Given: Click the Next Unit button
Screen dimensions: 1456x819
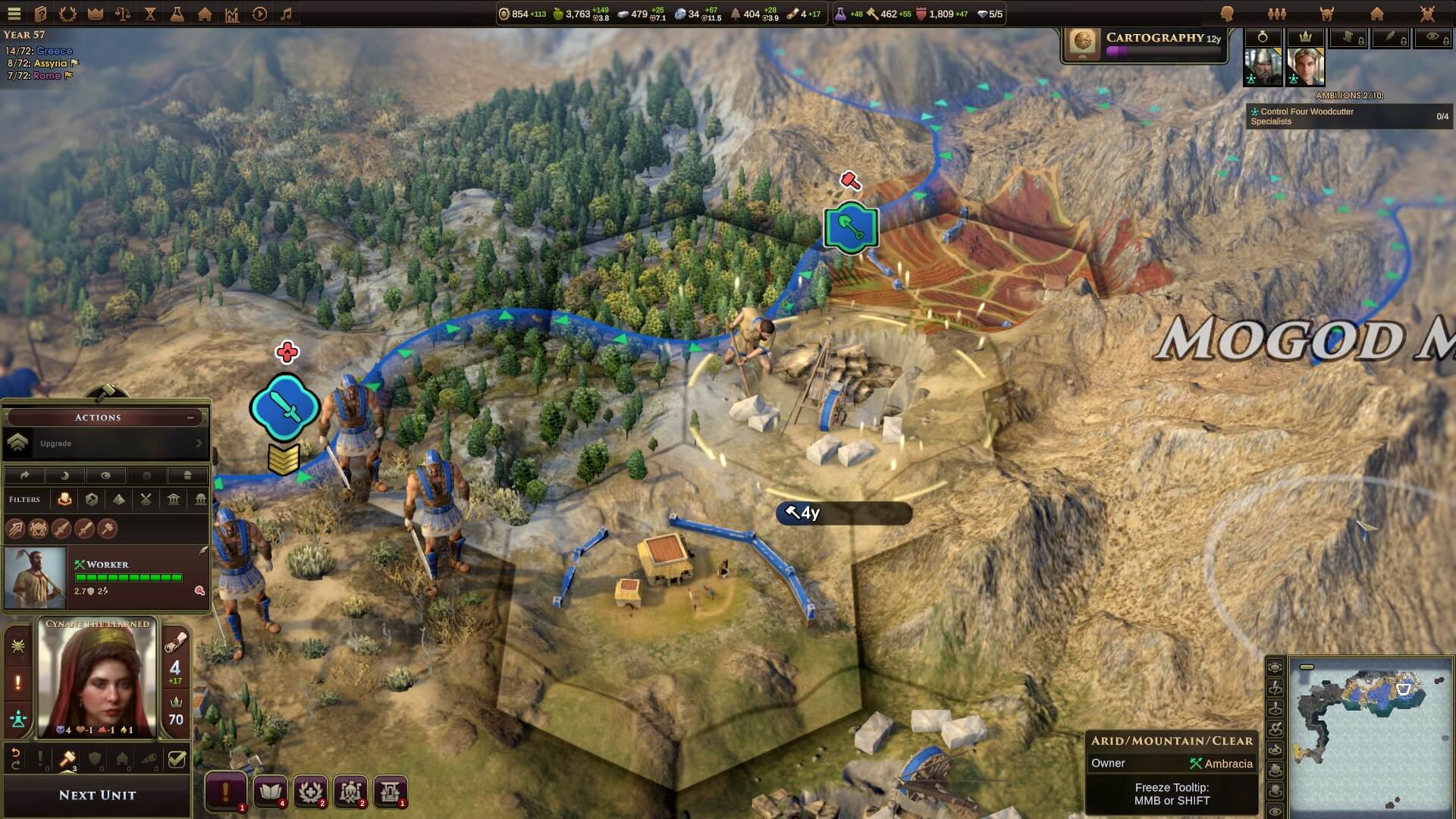Looking at the screenshot, I should (97, 795).
